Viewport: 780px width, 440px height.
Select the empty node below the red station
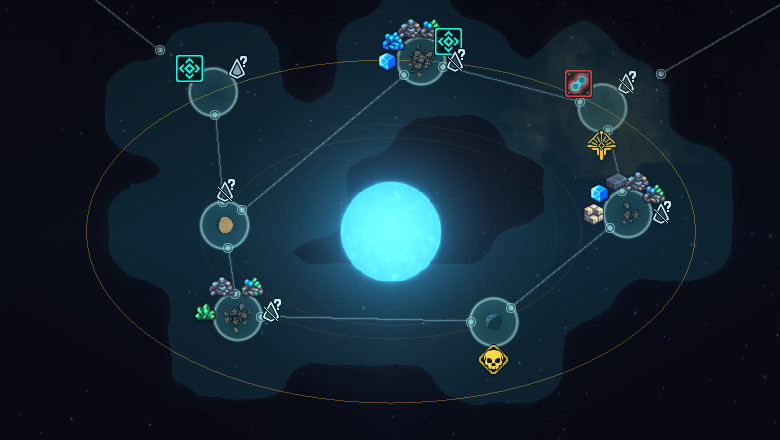[x=602, y=108]
